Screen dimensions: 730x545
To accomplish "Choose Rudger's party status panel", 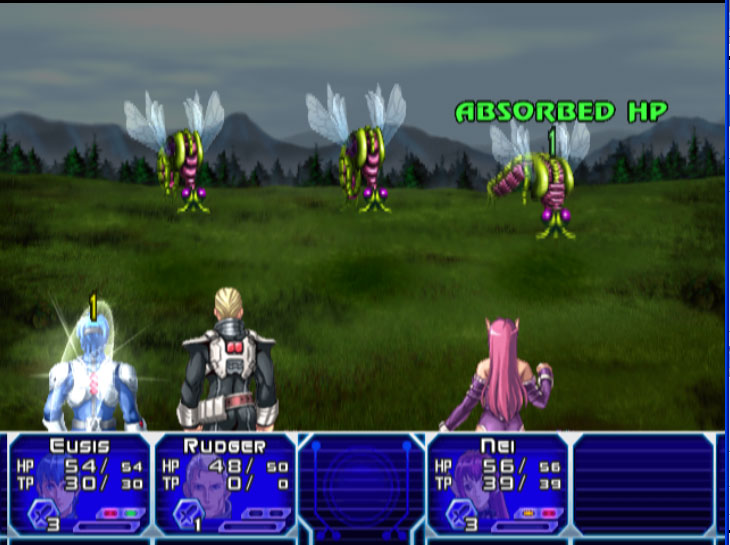I will coord(224,484).
